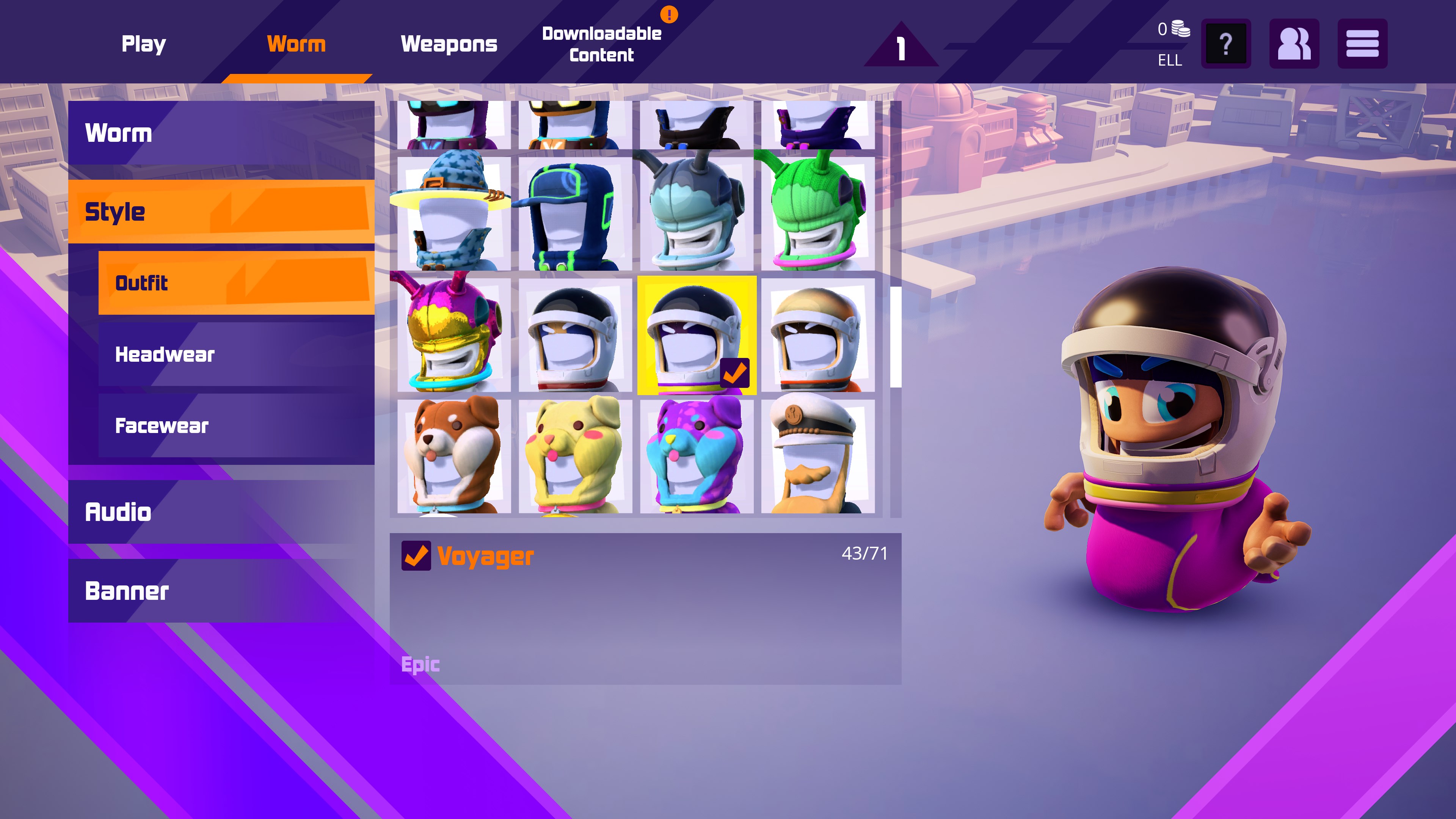The height and width of the screenshot is (819, 1456).
Task: Uncheck the Voyager outfit checkbox
Action: point(417,556)
